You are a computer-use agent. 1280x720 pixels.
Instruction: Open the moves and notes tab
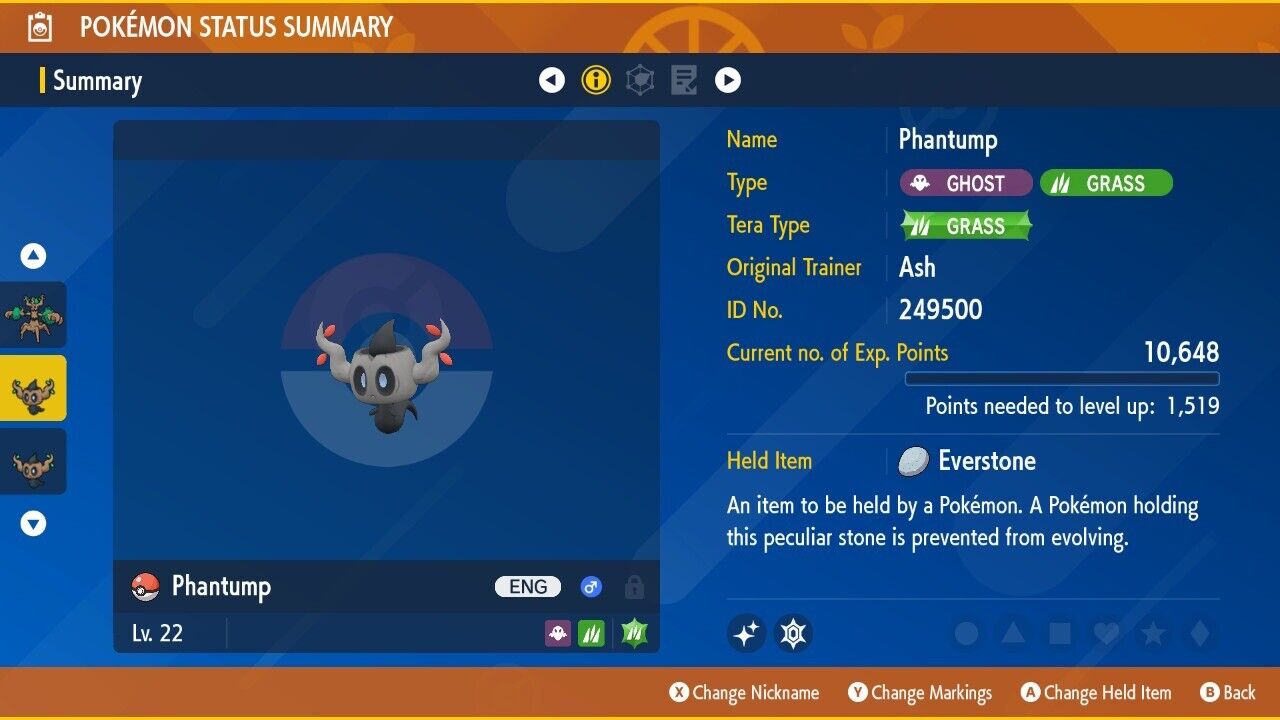(x=684, y=80)
